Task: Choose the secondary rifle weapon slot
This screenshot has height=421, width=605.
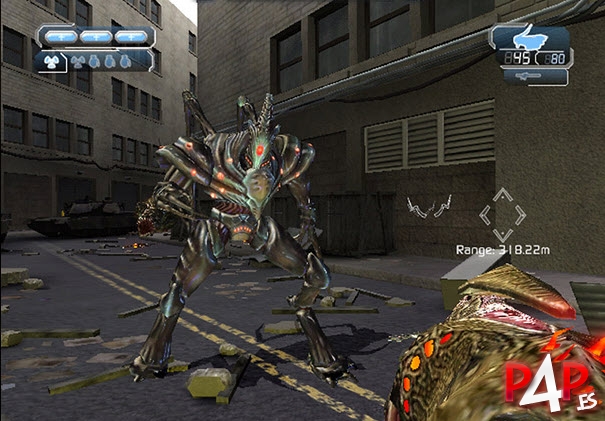Action: [529, 76]
